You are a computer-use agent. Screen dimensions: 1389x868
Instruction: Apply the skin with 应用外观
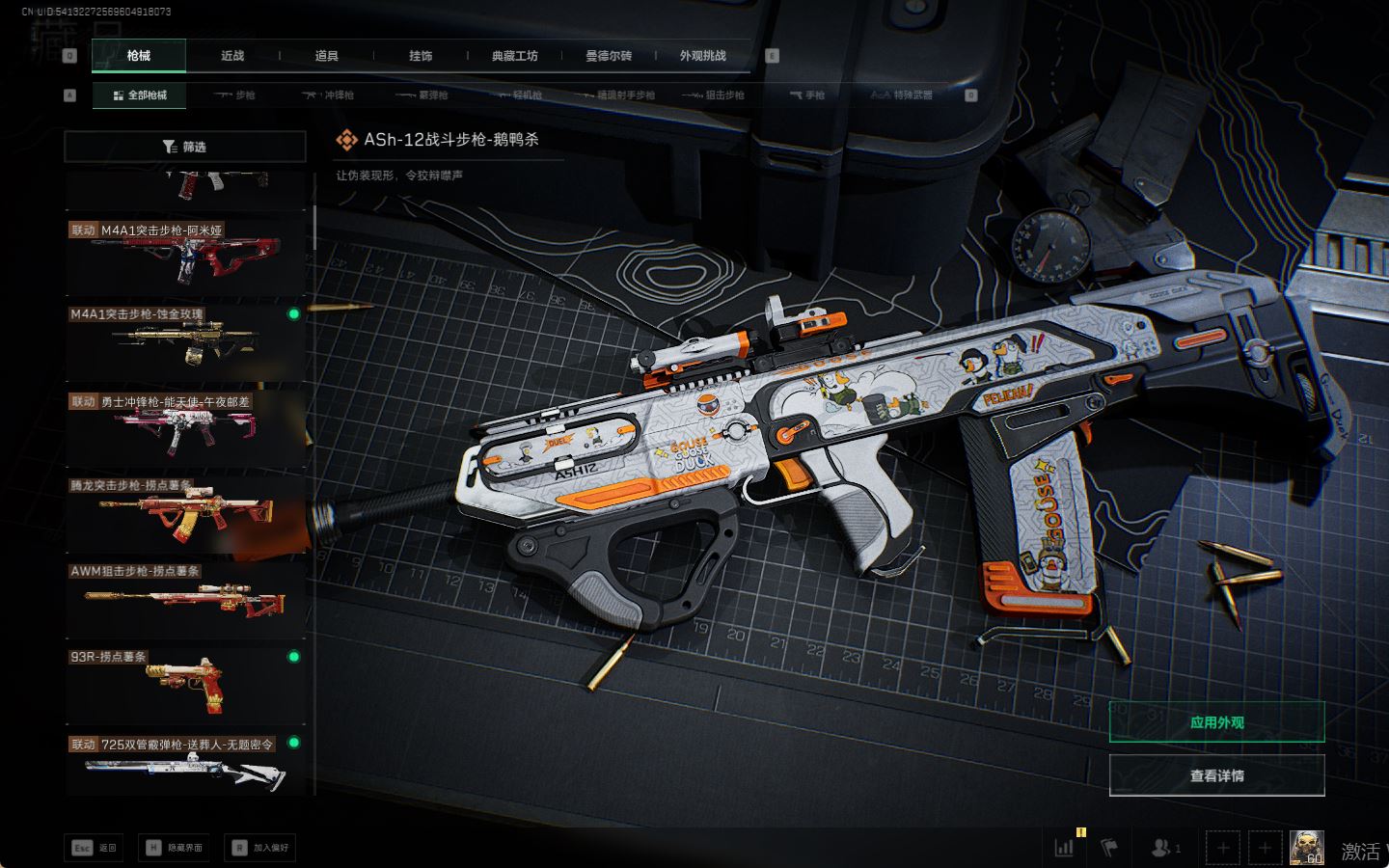point(1216,722)
